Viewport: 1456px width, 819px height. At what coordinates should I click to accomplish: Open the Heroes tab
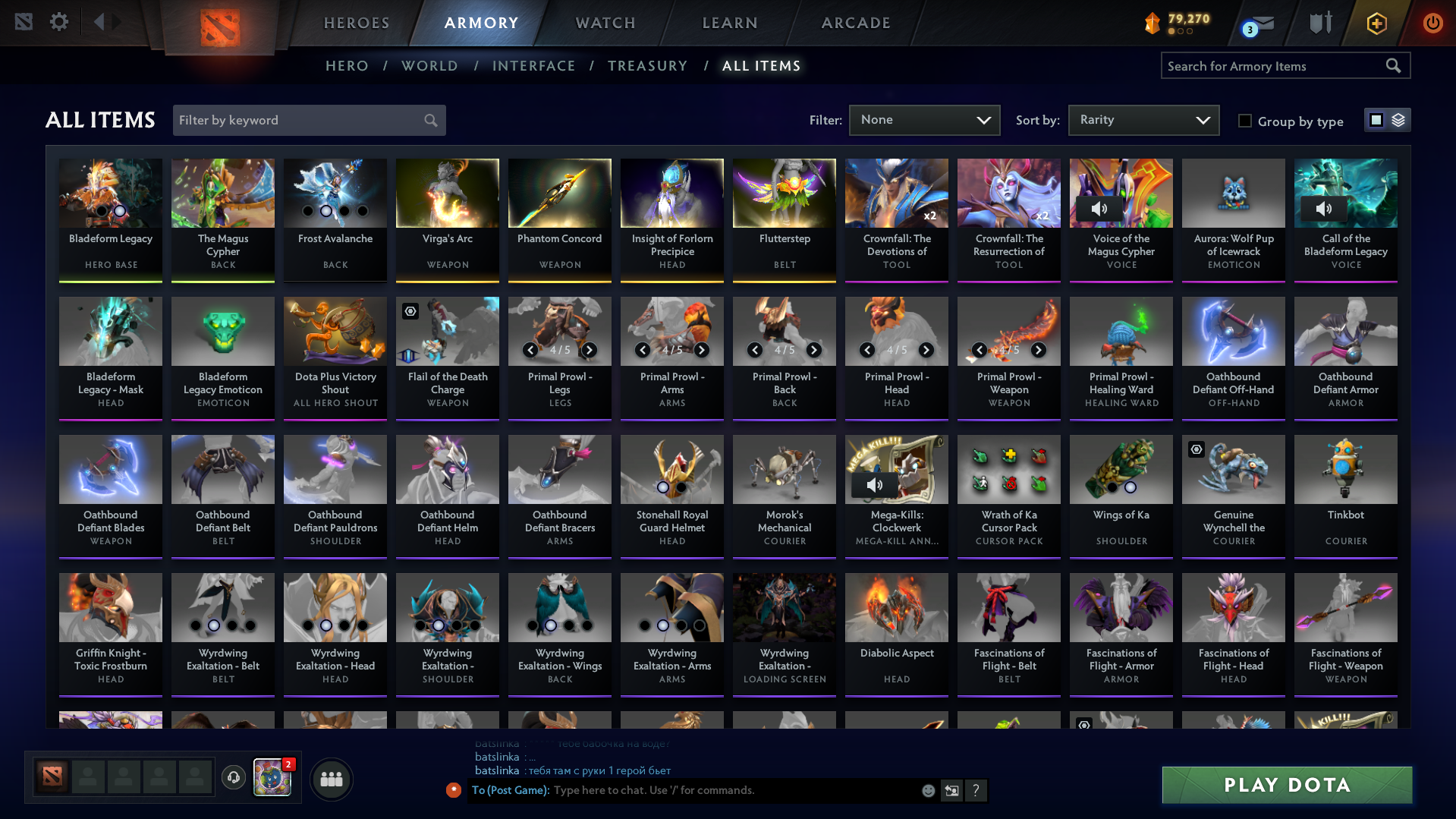tap(357, 23)
